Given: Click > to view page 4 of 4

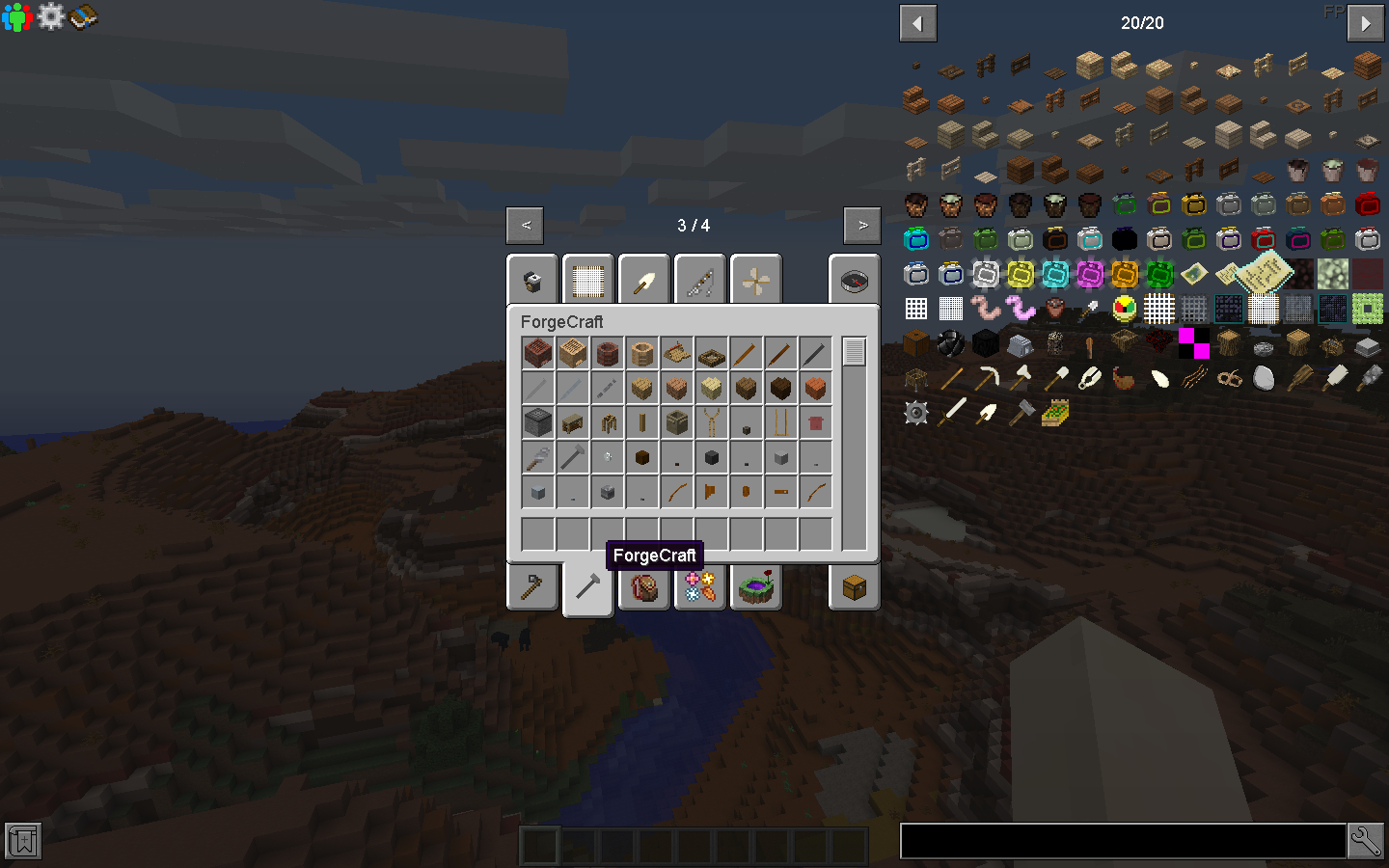Looking at the screenshot, I should click(x=861, y=225).
